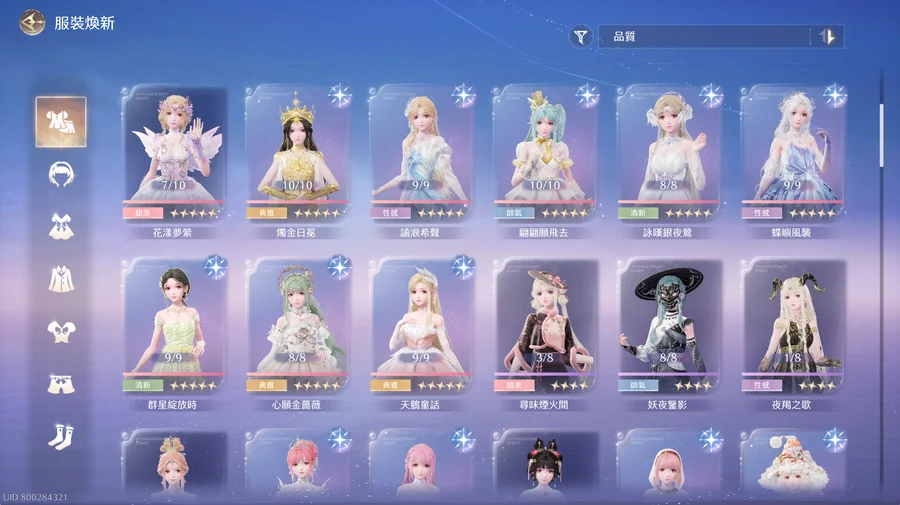900x505 pixels.
Task: Open the 詠嘆銀夜鶯 outfit card
Action: click(669, 153)
